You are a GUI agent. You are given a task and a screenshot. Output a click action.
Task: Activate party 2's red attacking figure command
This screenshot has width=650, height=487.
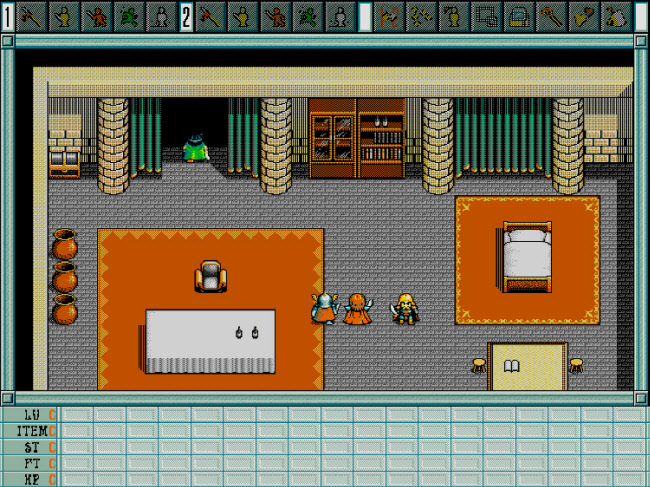[274, 16]
